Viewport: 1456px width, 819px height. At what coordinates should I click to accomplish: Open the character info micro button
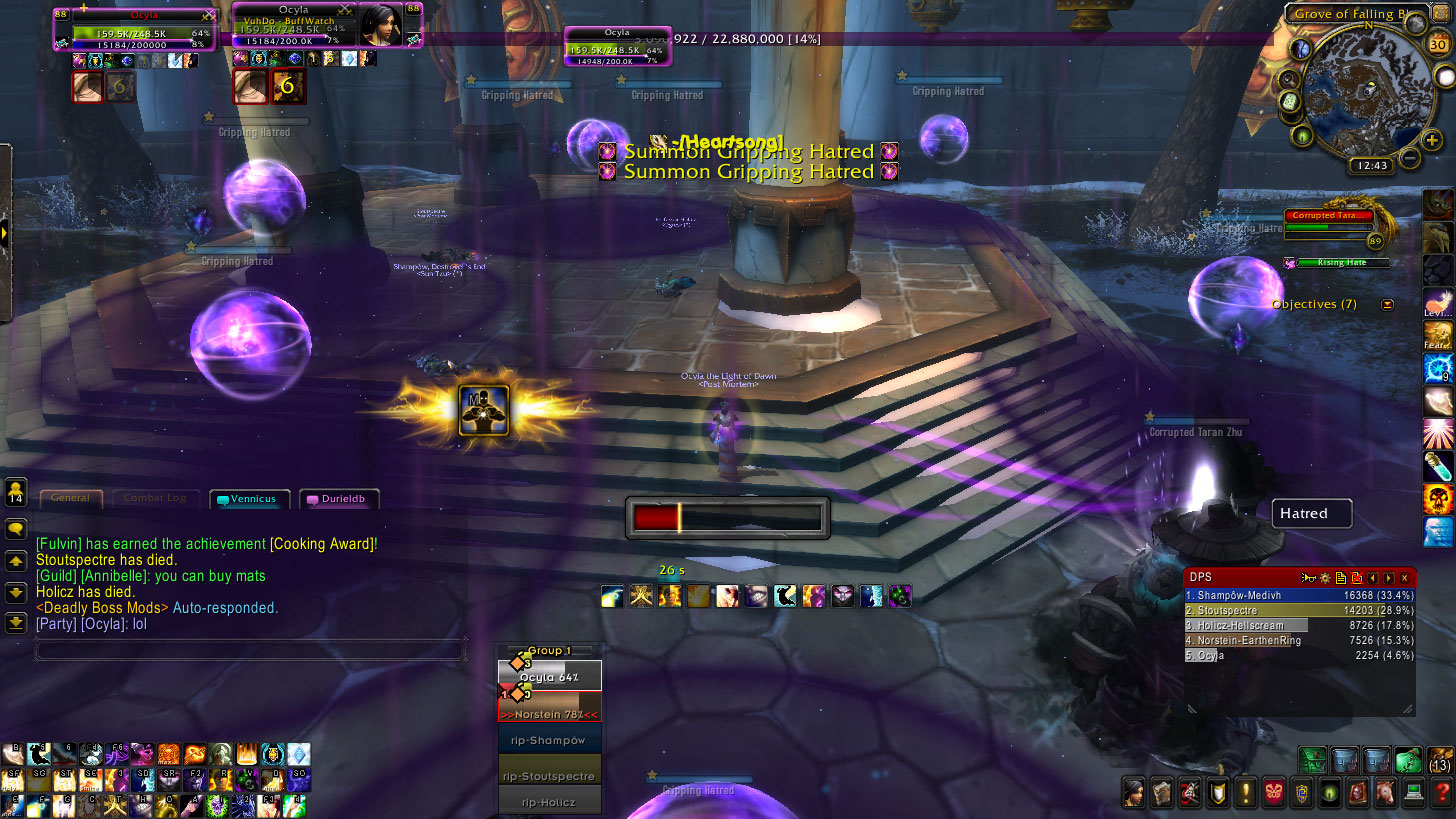click(x=1134, y=793)
